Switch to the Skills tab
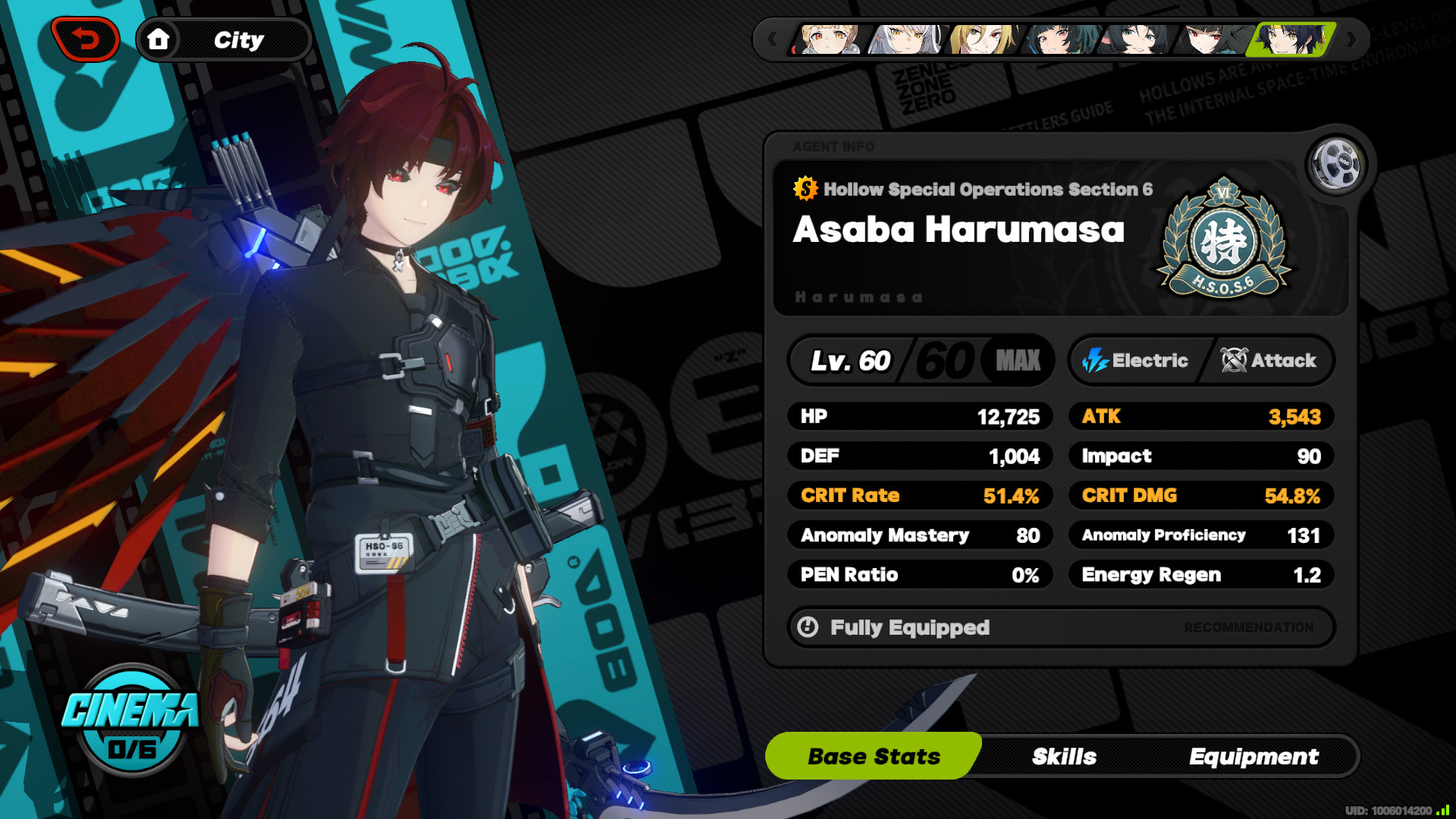1456x819 pixels. click(x=1064, y=756)
